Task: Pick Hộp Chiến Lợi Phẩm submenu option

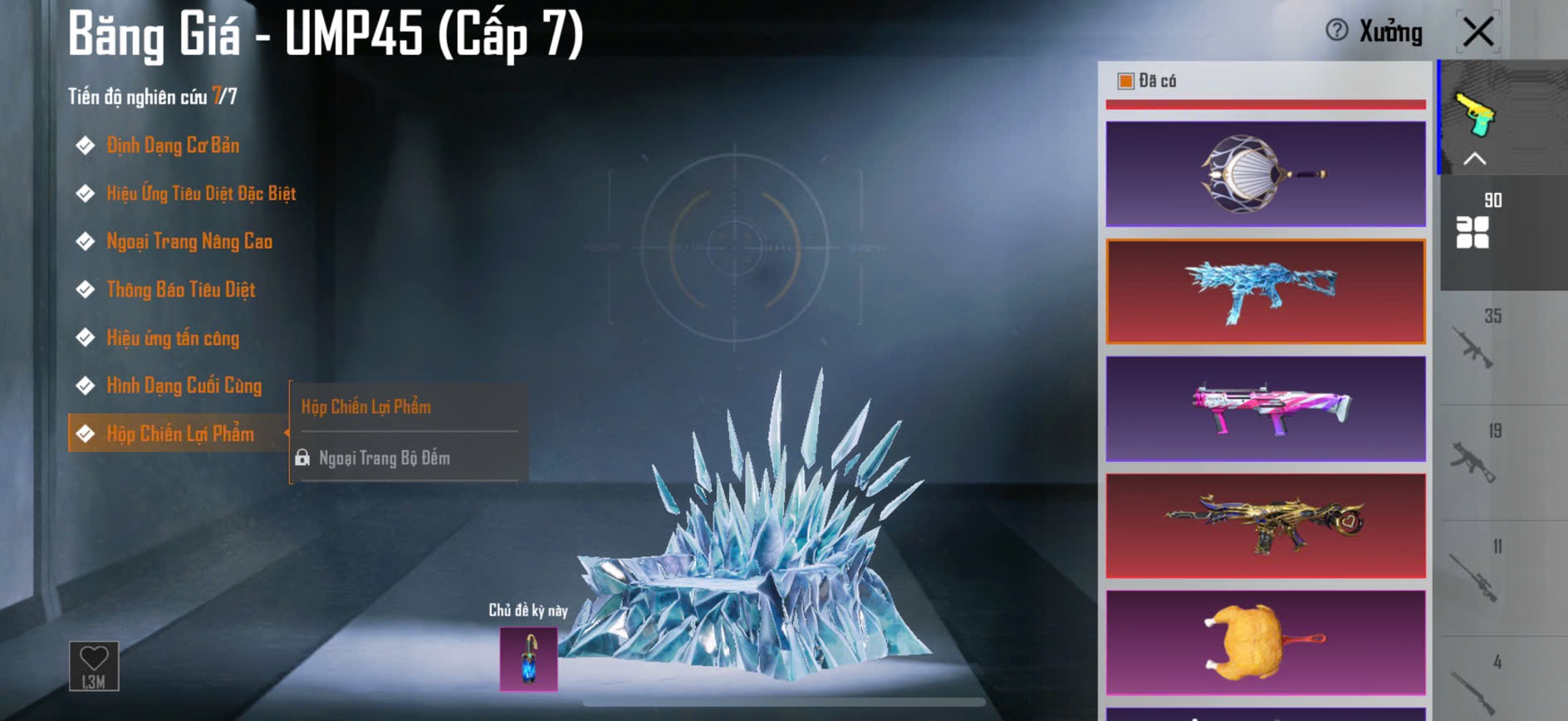Action: [x=366, y=407]
